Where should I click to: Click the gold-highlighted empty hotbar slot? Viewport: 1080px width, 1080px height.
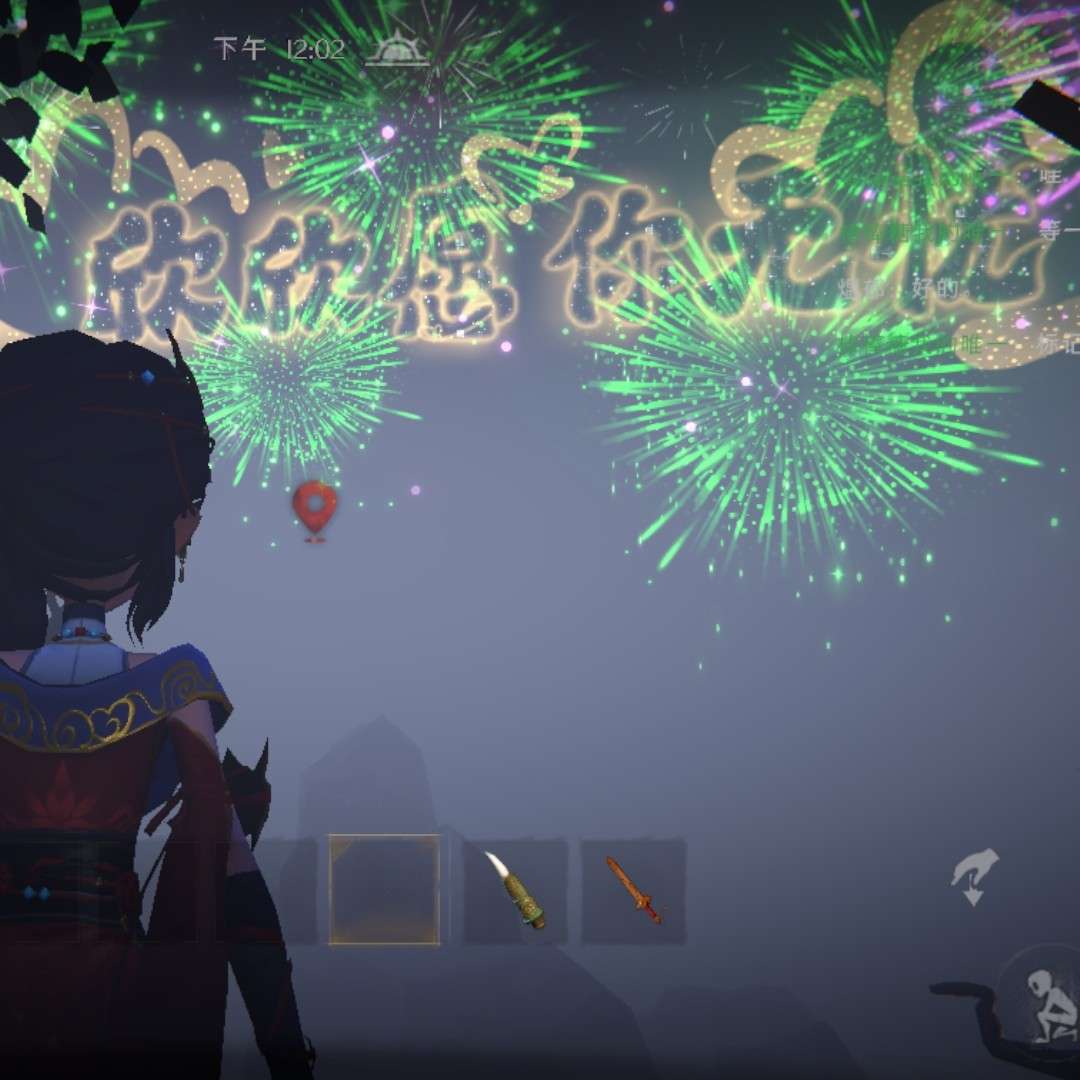pos(384,890)
